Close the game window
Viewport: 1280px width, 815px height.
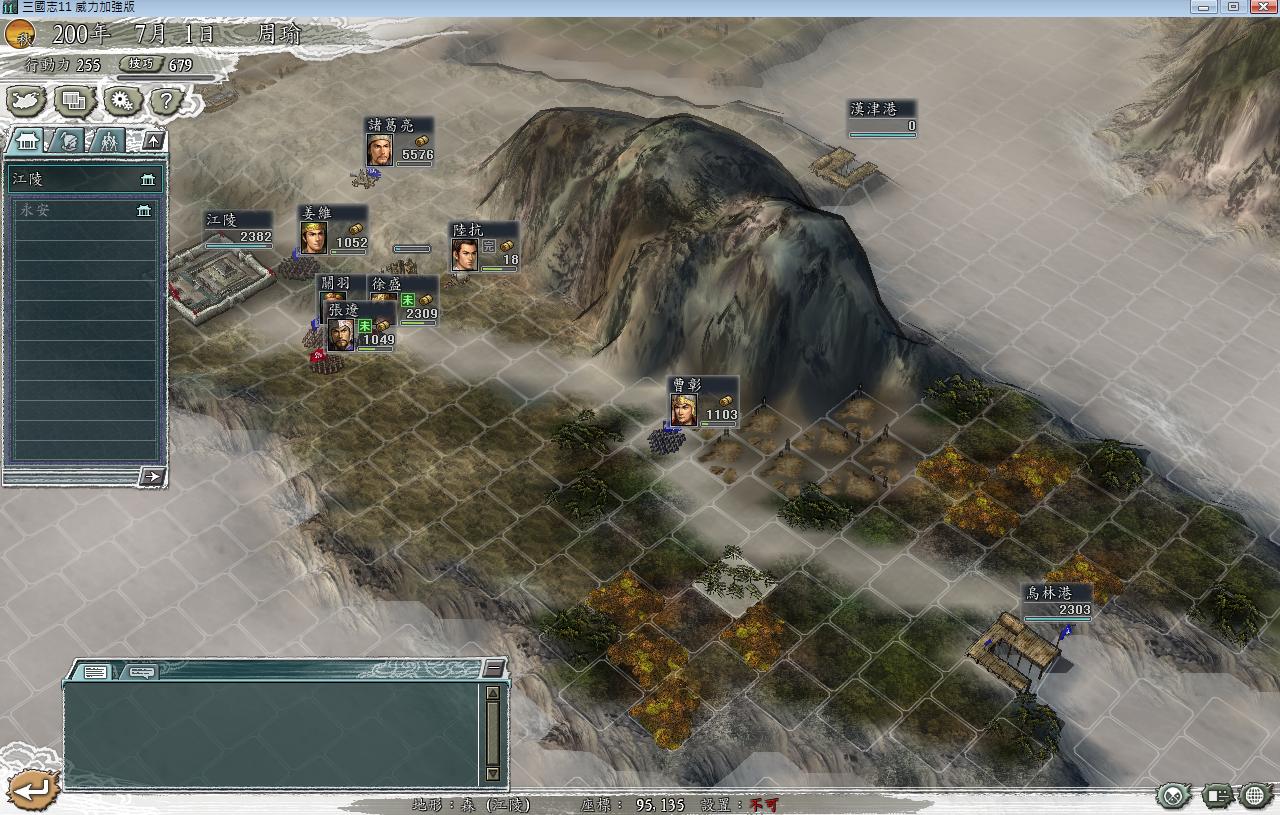[1261, 7]
